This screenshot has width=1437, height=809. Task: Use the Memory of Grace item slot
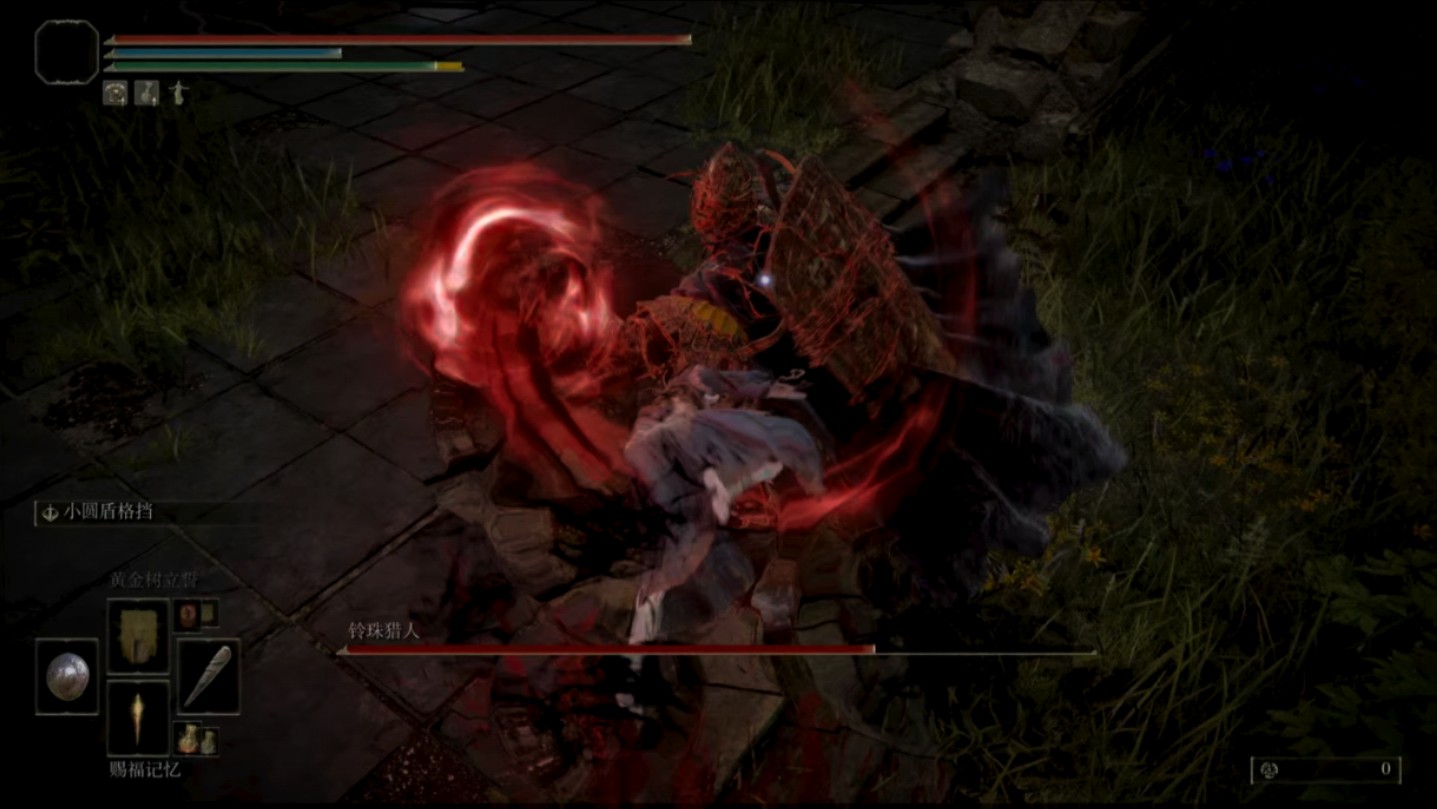click(x=138, y=718)
